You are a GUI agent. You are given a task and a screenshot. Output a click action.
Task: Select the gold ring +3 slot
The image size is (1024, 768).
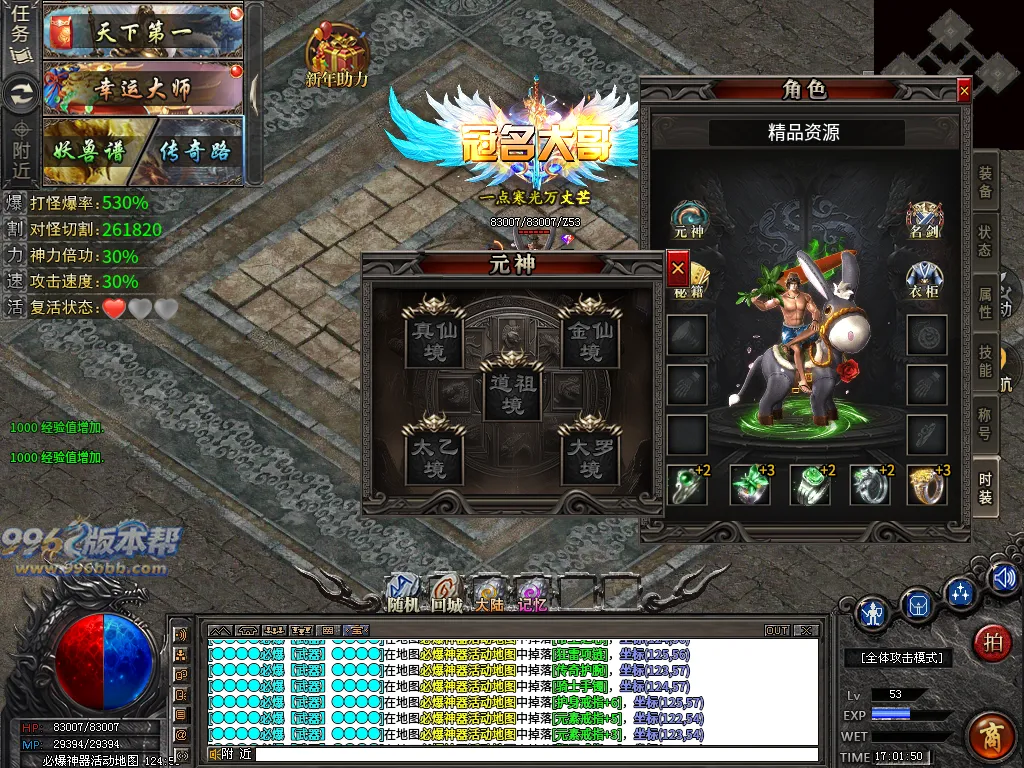(926, 485)
